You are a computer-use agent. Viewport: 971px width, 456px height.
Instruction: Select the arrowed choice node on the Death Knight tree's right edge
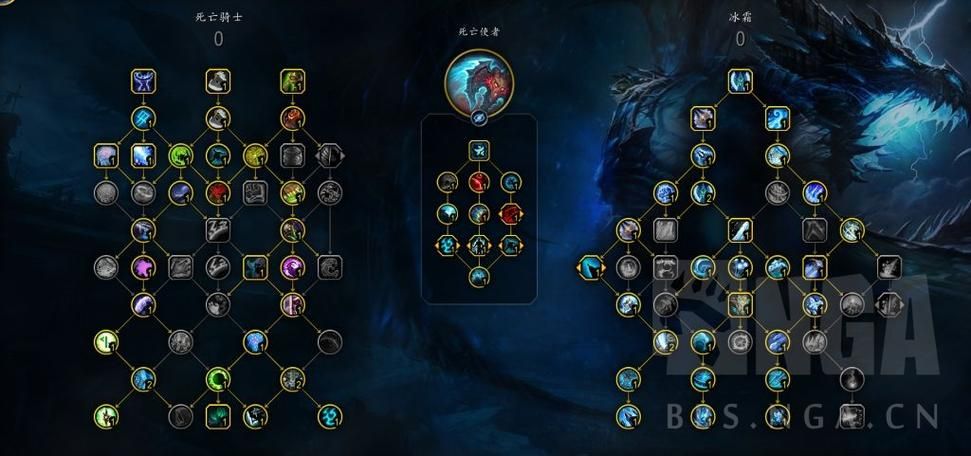click(329, 155)
